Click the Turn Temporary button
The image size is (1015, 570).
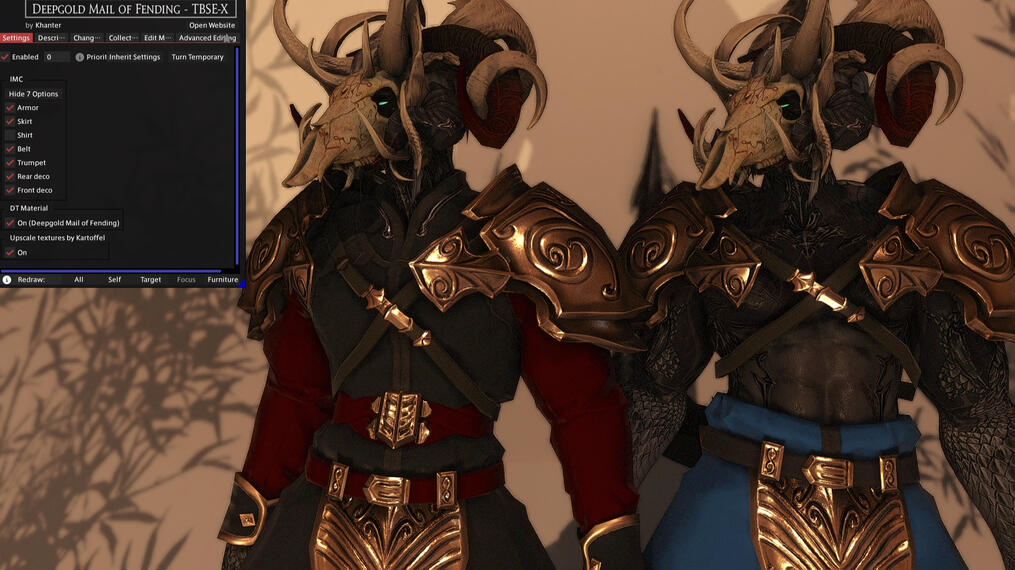pos(197,57)
